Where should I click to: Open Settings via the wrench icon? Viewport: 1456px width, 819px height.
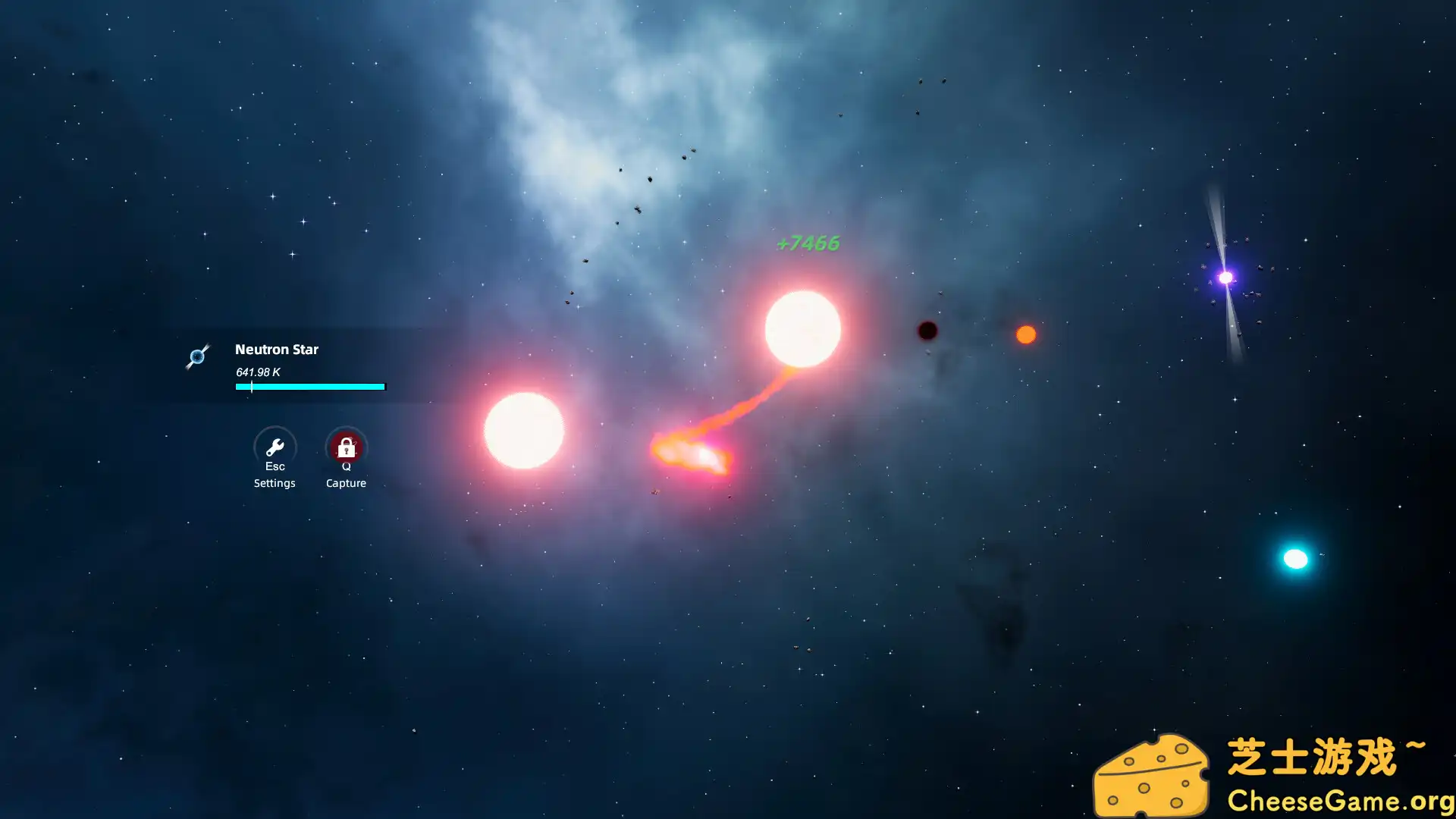[275, 447]
